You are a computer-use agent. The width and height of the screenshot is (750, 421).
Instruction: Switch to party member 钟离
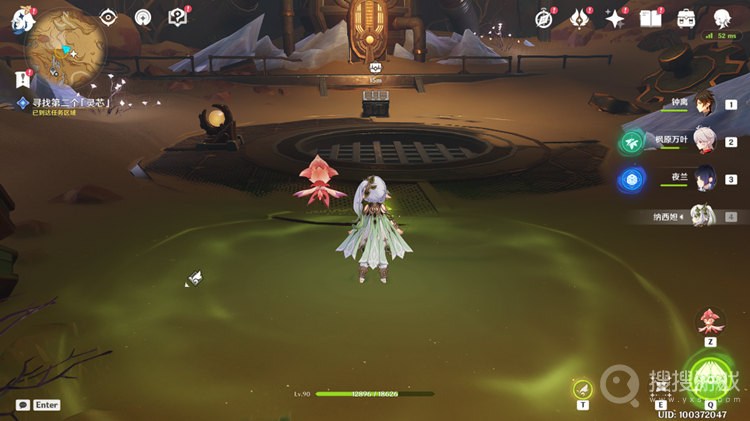tap(706, 103)
